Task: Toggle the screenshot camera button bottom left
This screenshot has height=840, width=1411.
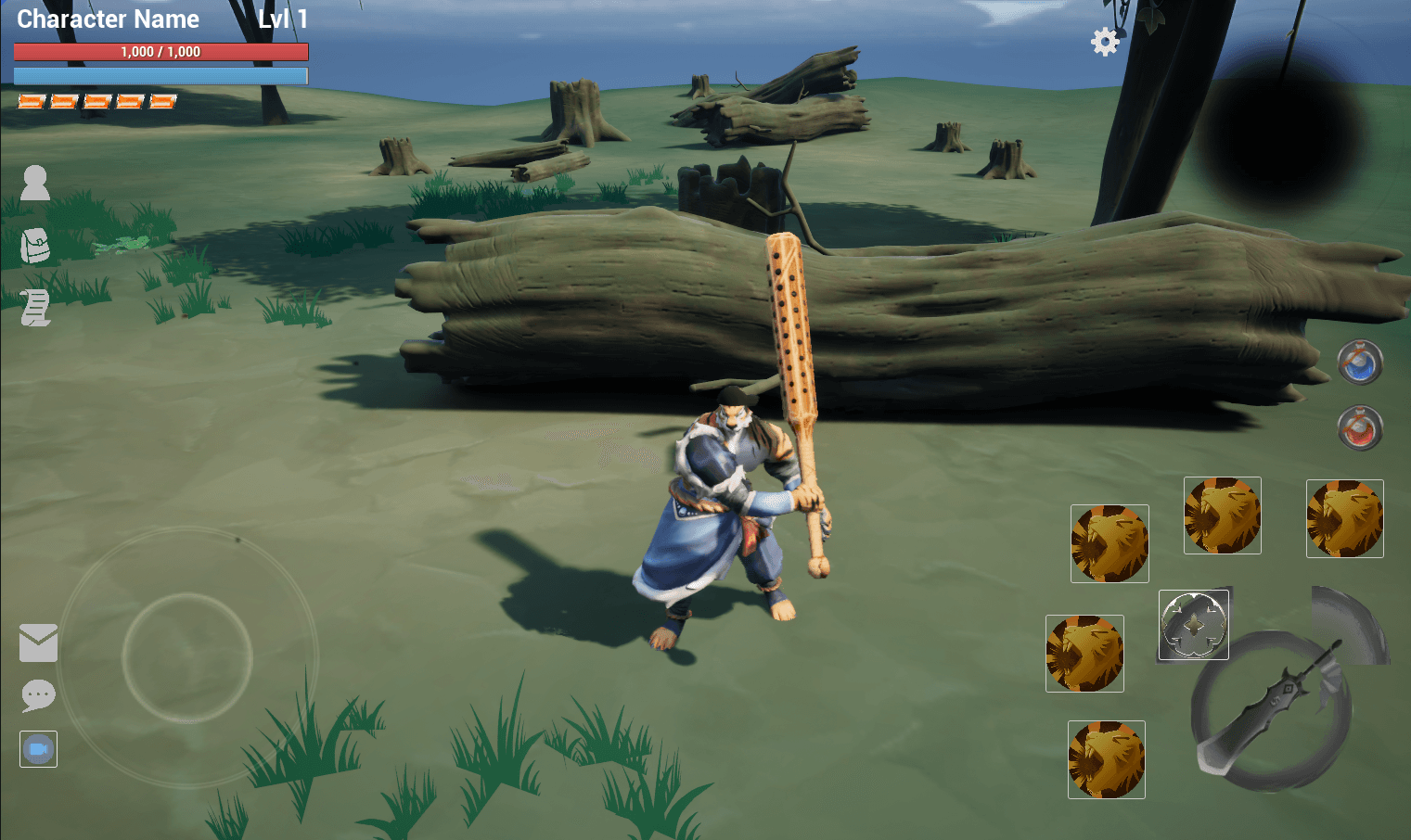Action: 37,749
